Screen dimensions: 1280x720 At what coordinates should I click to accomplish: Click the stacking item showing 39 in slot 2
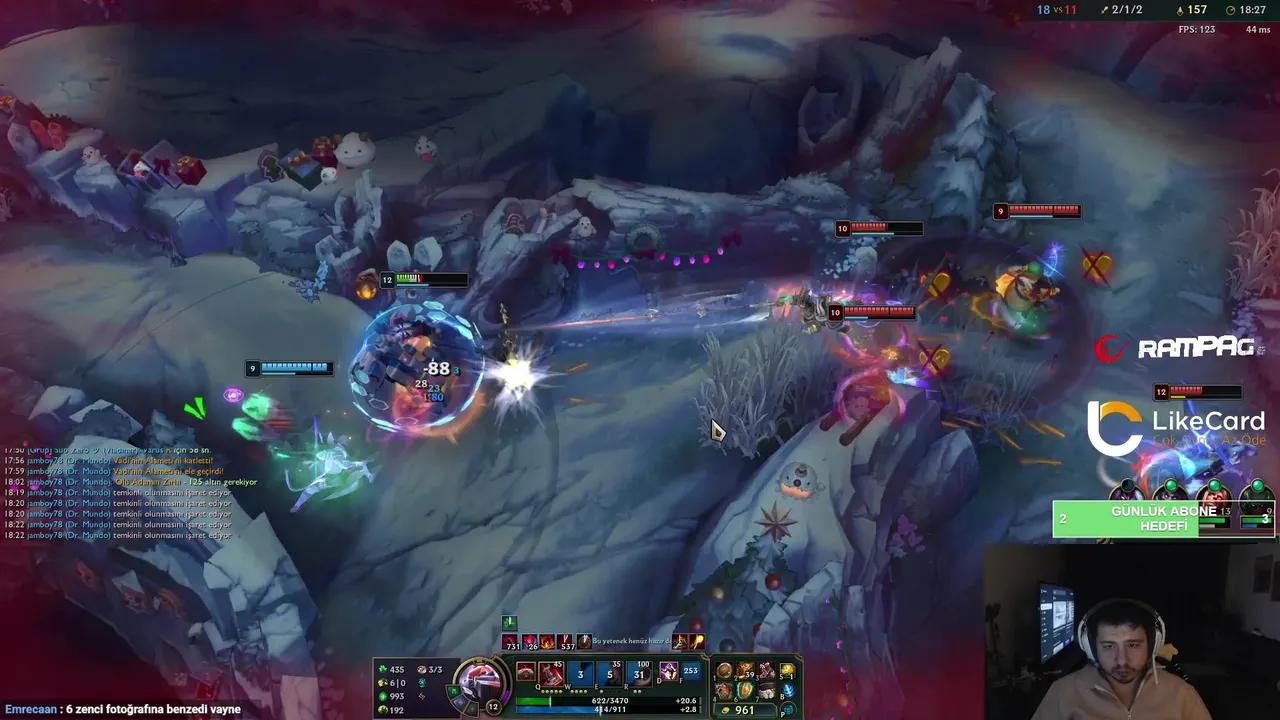(744, 668)
